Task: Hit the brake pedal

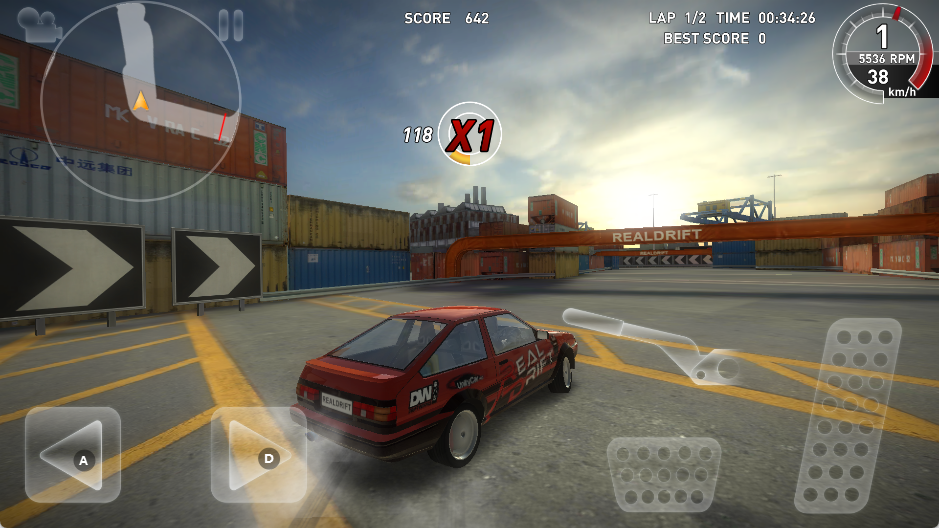Action: pos(663,474)
